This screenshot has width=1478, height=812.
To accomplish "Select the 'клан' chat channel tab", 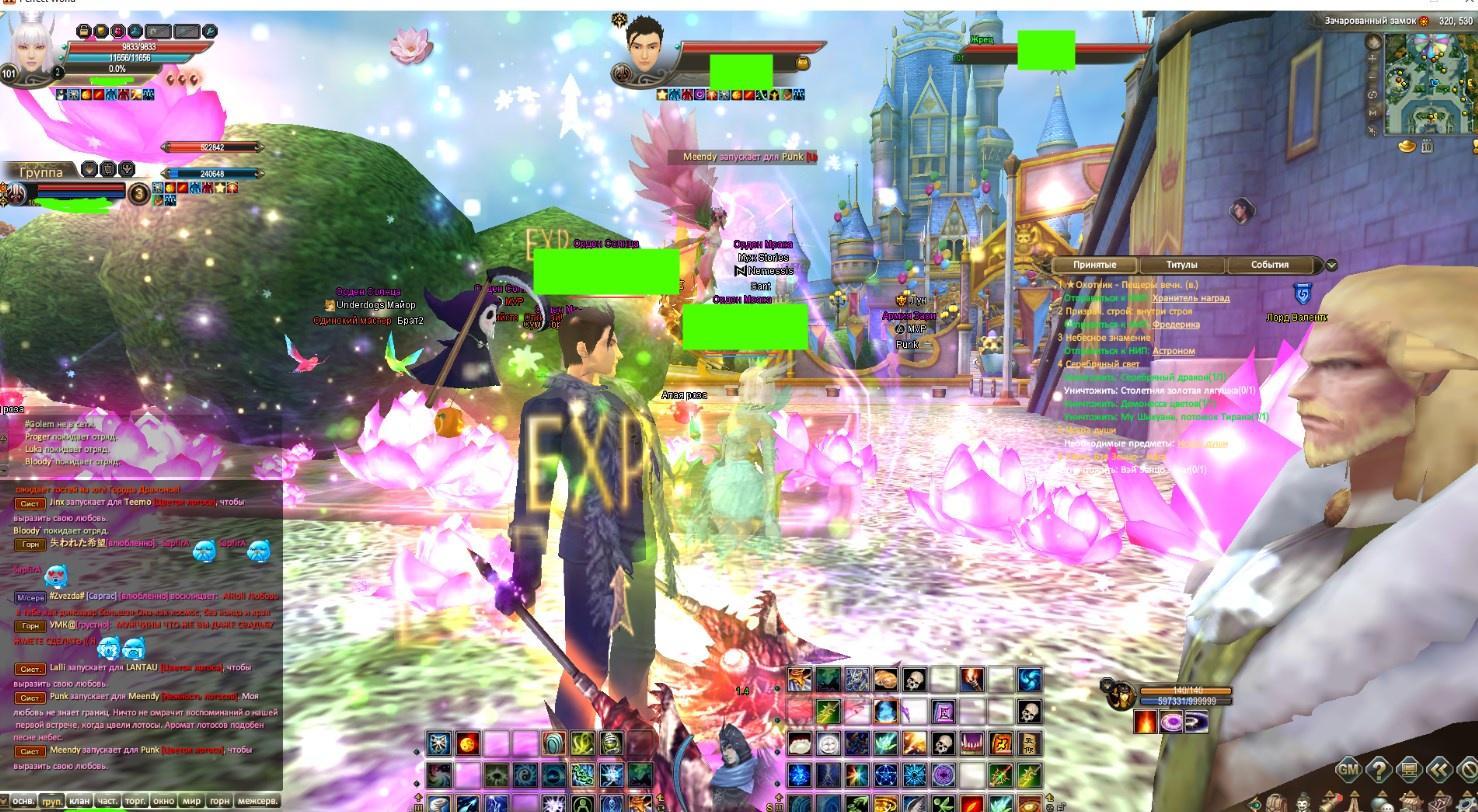I will (x=79, y=802).
